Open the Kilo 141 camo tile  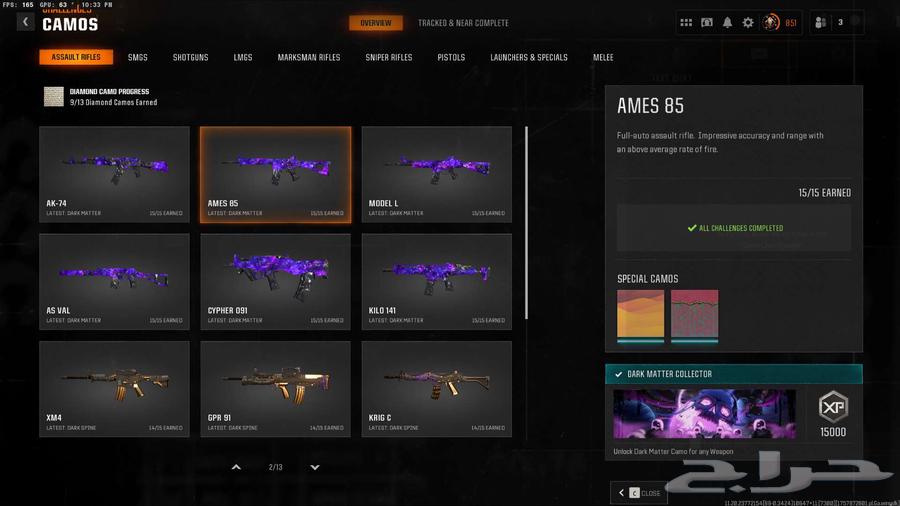coord(436,281)
